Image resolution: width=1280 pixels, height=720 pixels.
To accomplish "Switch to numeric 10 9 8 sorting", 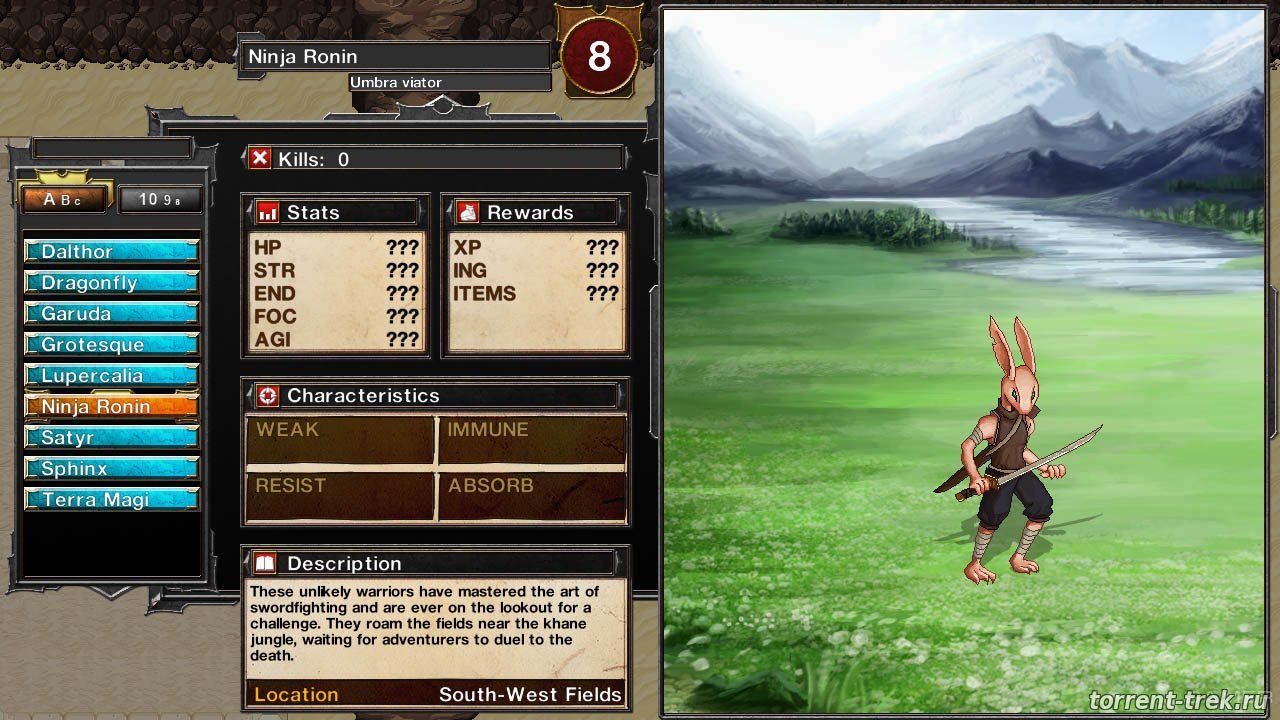I will [160, 200].
